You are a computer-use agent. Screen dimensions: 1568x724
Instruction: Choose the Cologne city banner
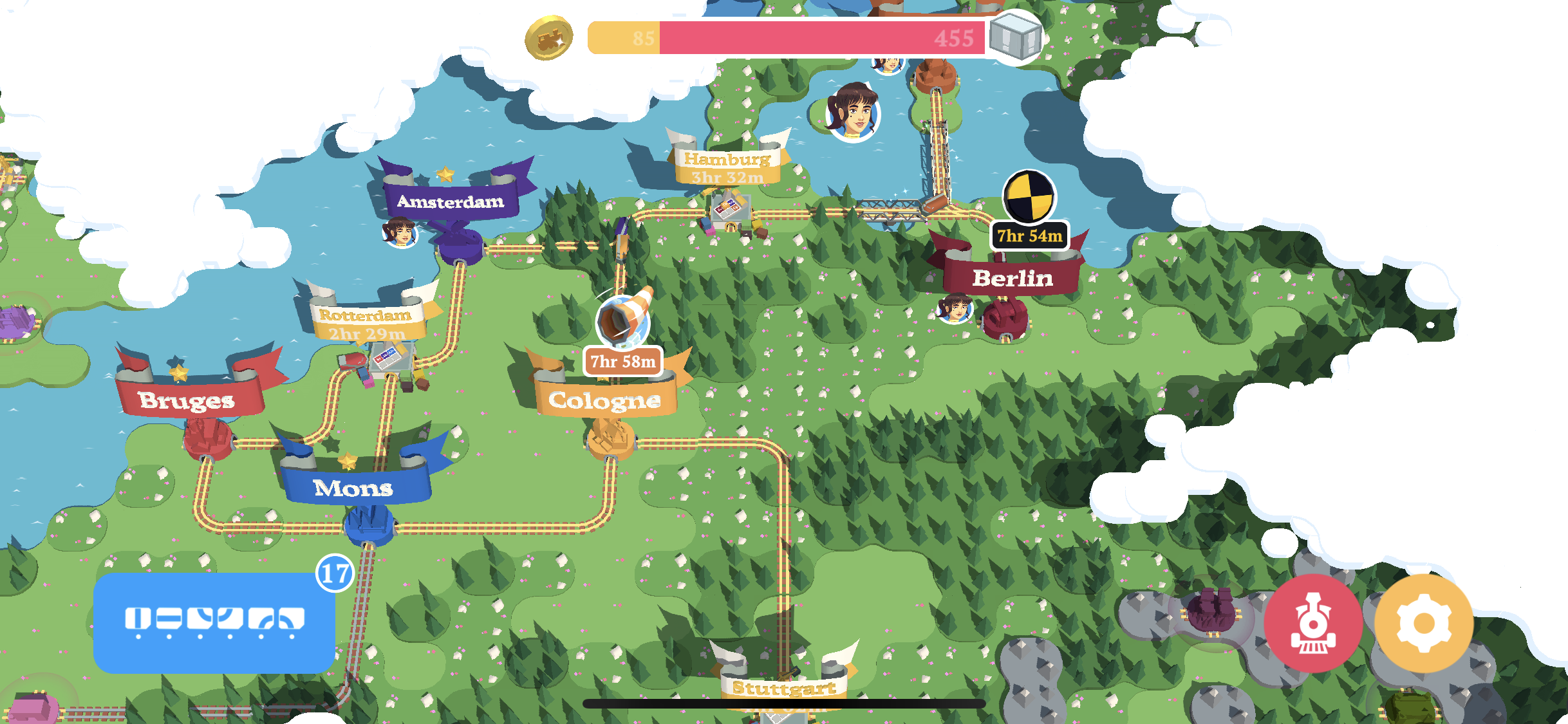pyautogui.click(x=604, y=400)
